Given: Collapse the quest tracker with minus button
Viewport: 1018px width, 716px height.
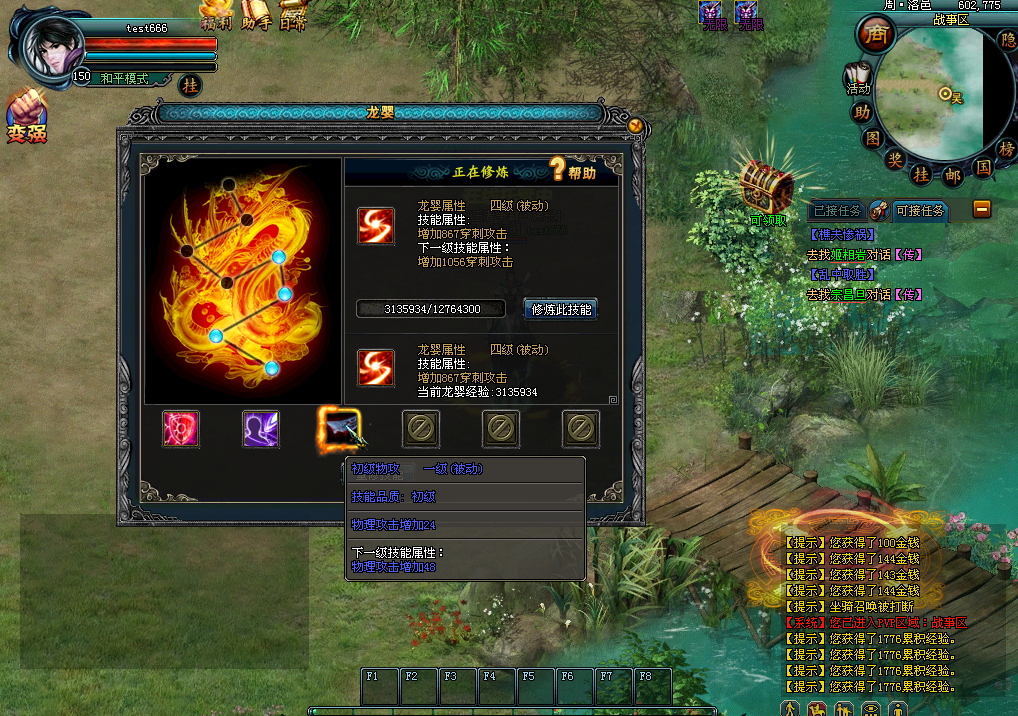Looking at the screenshot, I should [982, 209].
